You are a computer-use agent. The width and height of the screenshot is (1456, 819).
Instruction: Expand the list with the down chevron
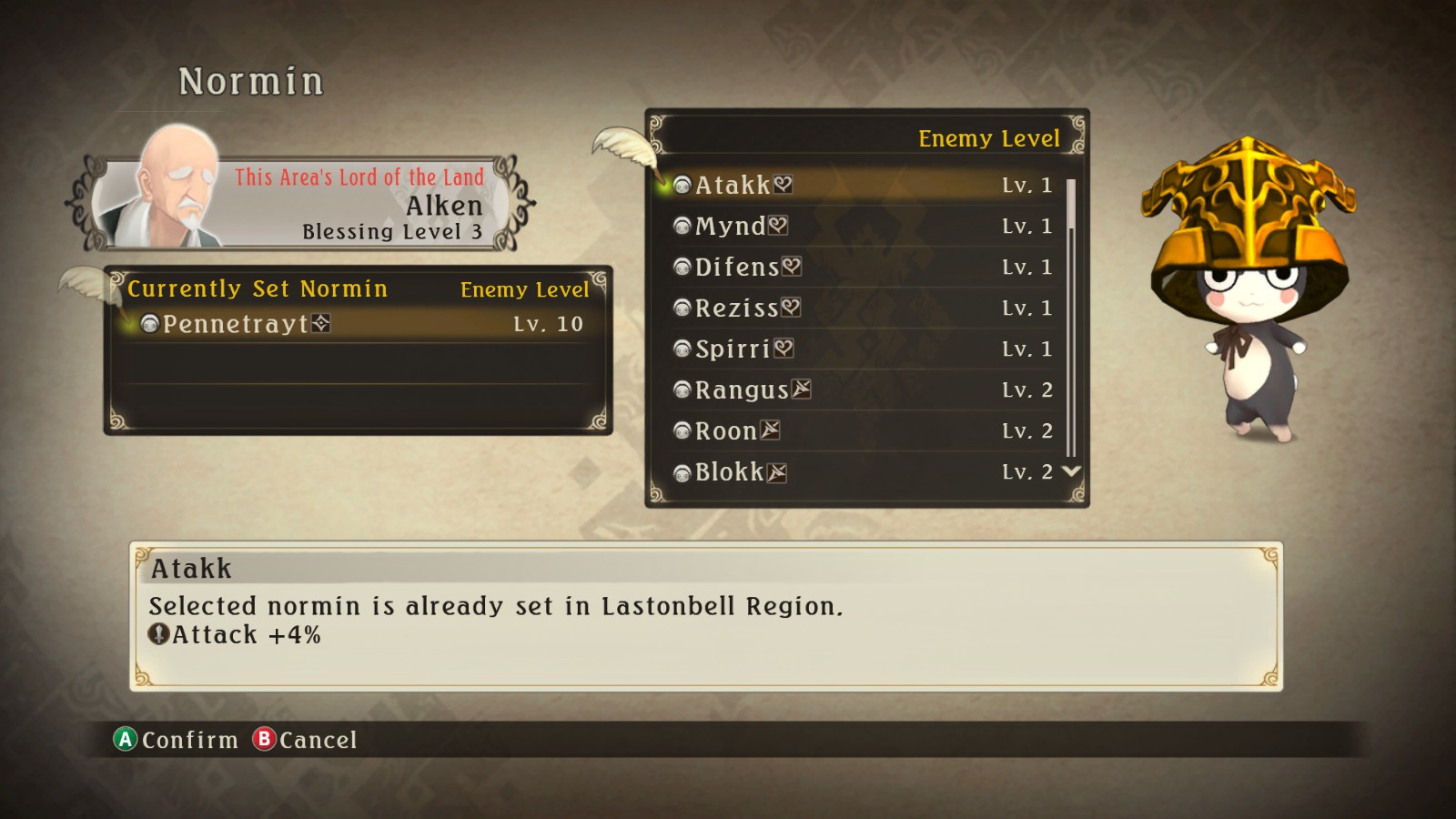1071,472
